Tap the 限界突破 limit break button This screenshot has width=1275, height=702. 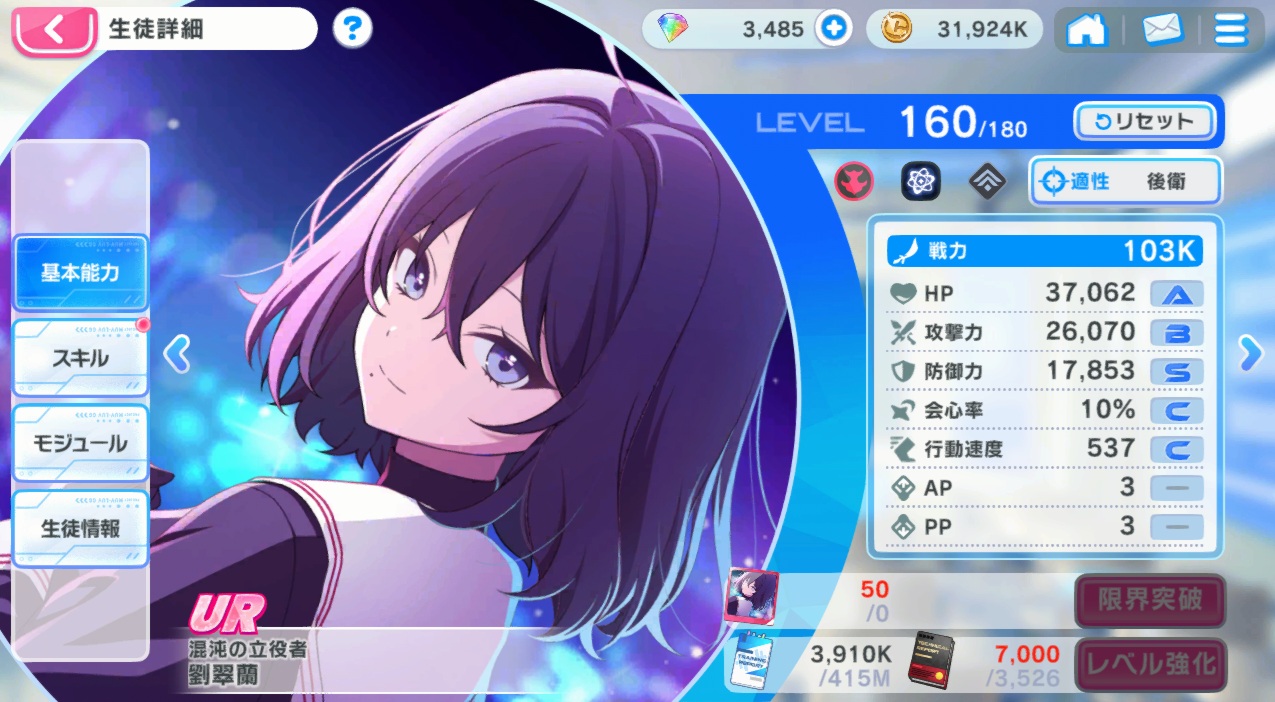1149,600
